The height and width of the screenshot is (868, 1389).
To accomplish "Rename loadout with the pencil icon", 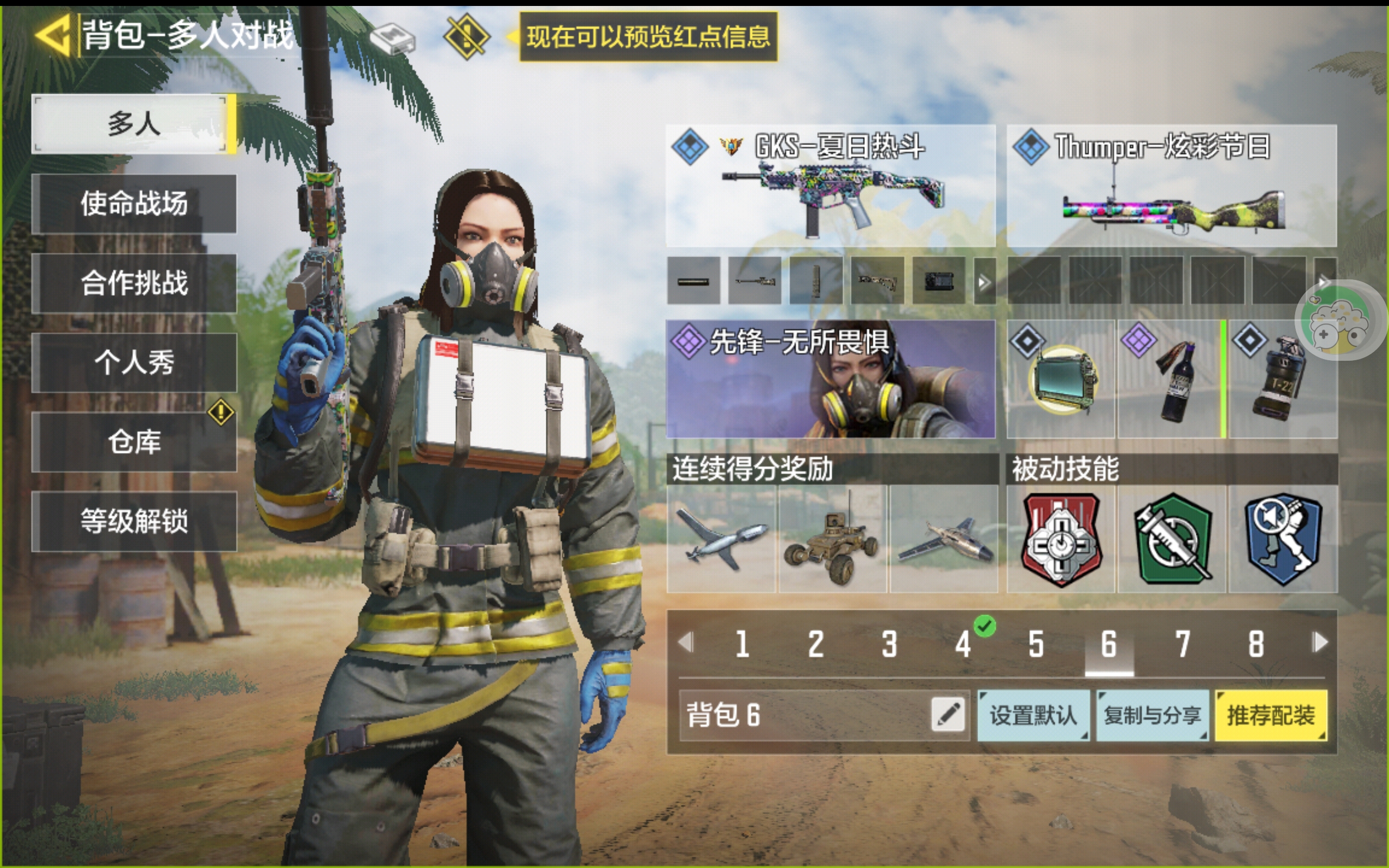I will pyautogui.click(x=948, y=714).
